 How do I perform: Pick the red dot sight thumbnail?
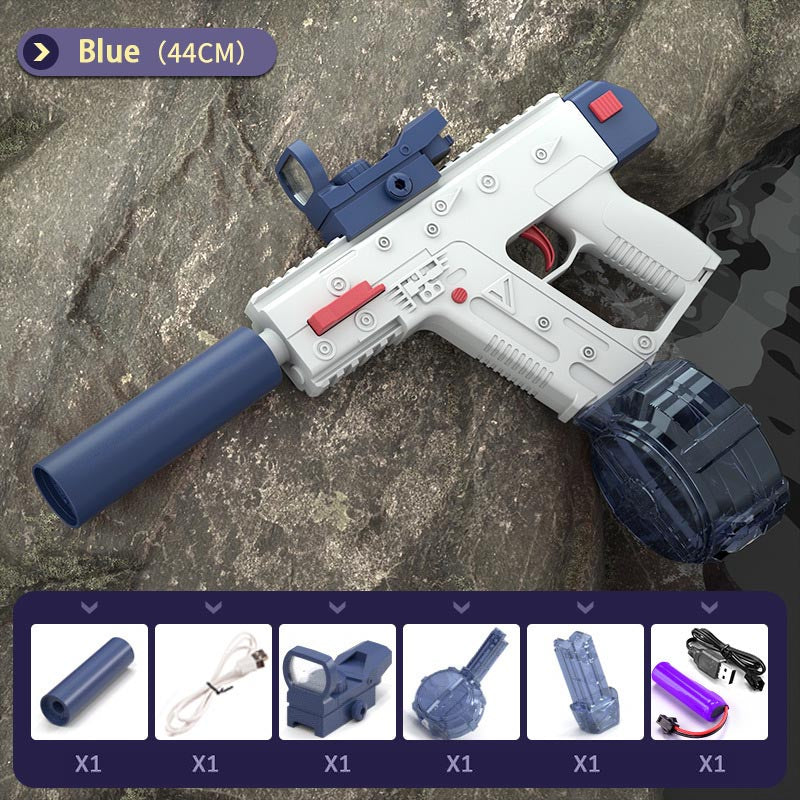(337, 682)
